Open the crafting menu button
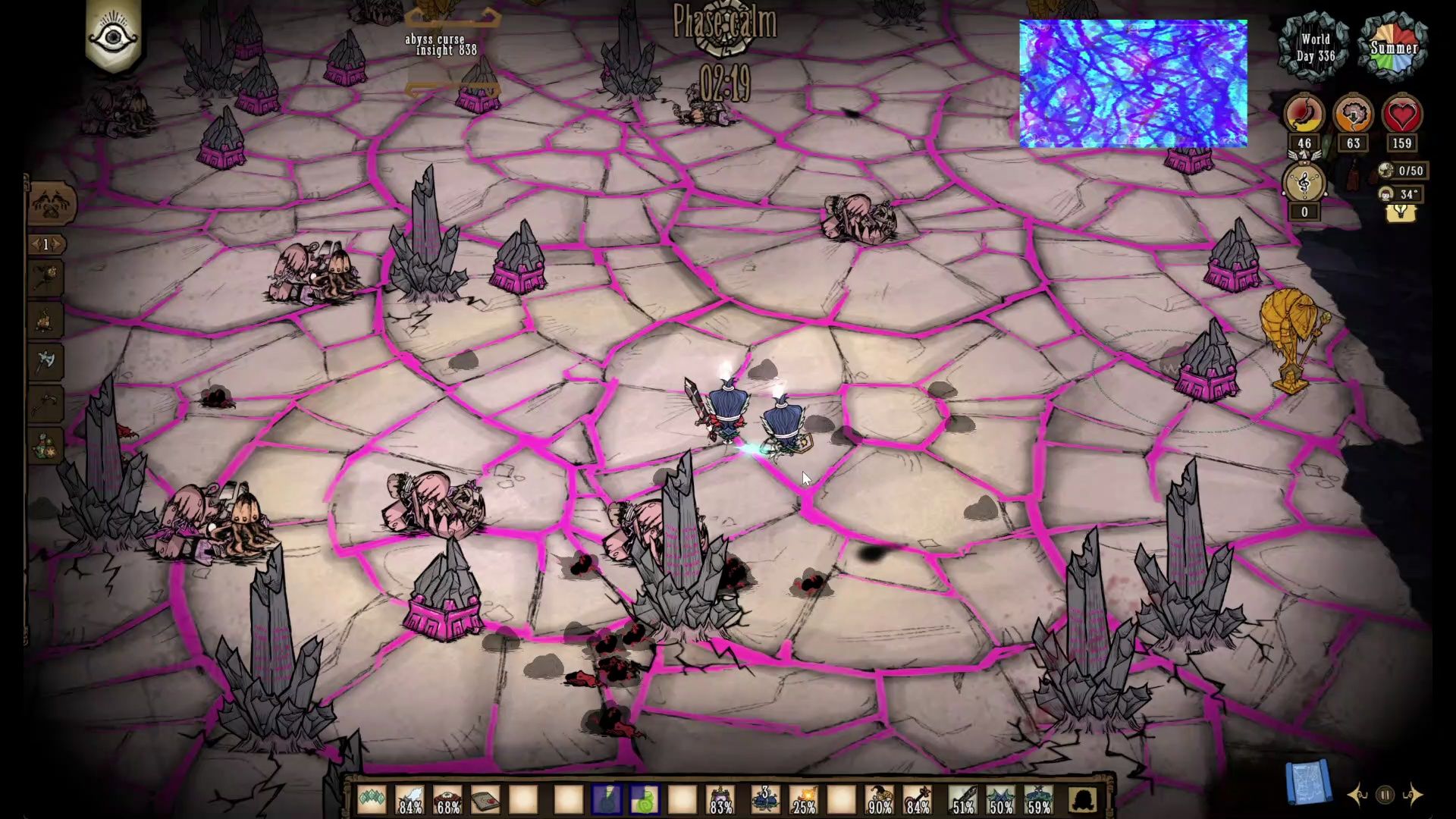 [52, 202]
